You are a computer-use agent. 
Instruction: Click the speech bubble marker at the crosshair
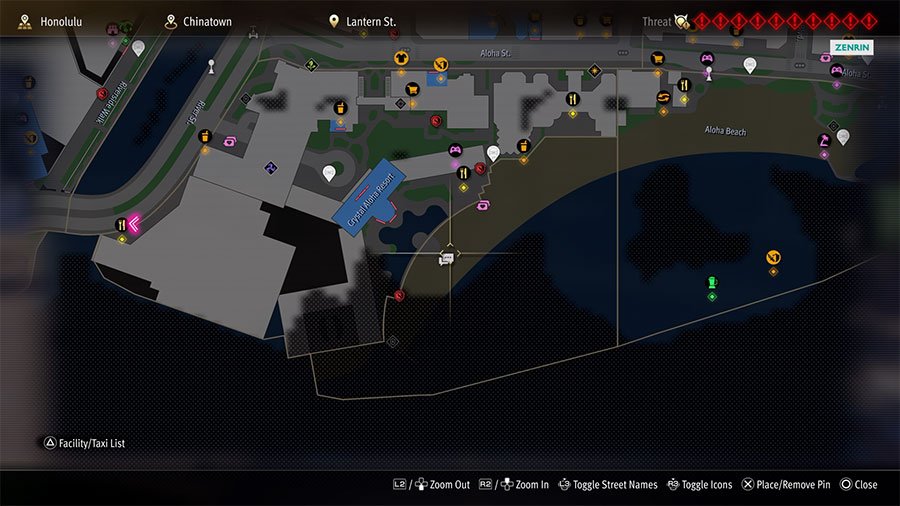tap(447, 259)
